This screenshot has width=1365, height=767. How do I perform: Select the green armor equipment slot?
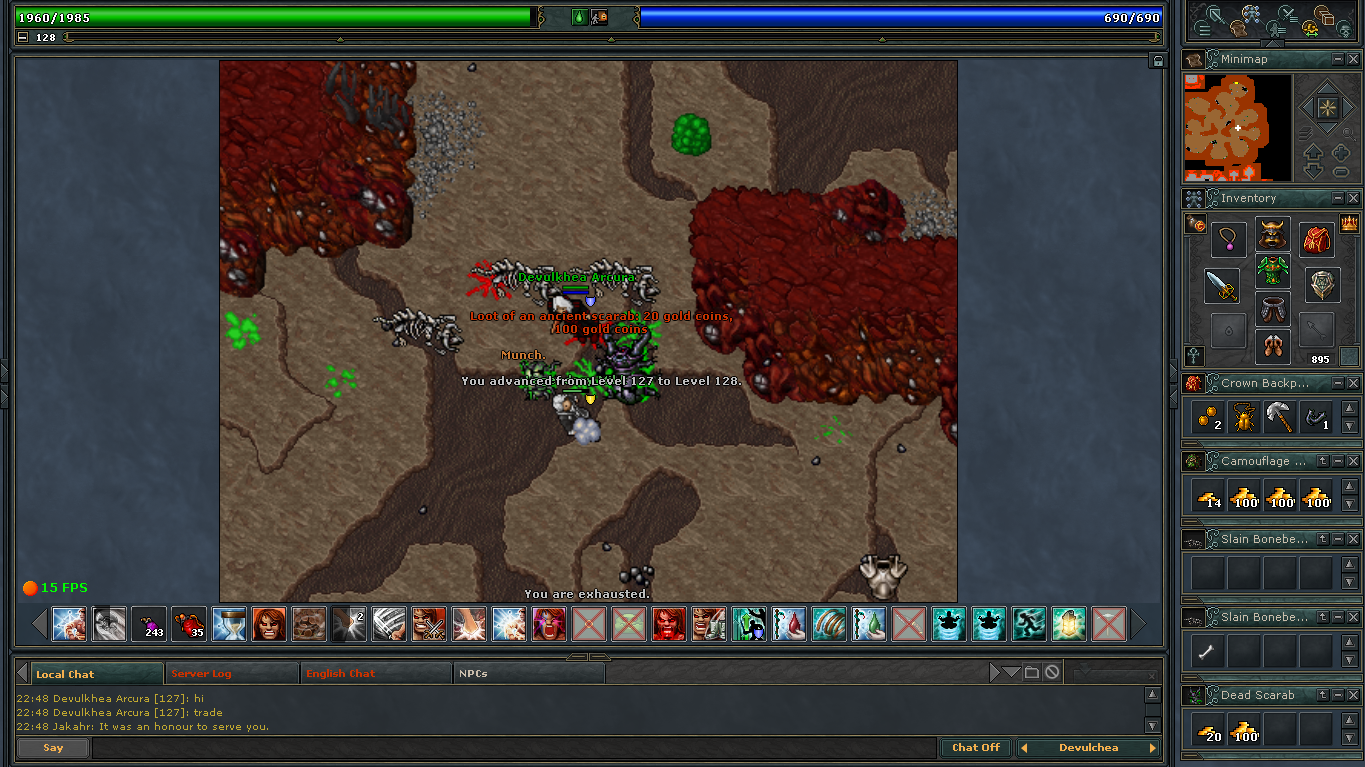coord(1272,272)
